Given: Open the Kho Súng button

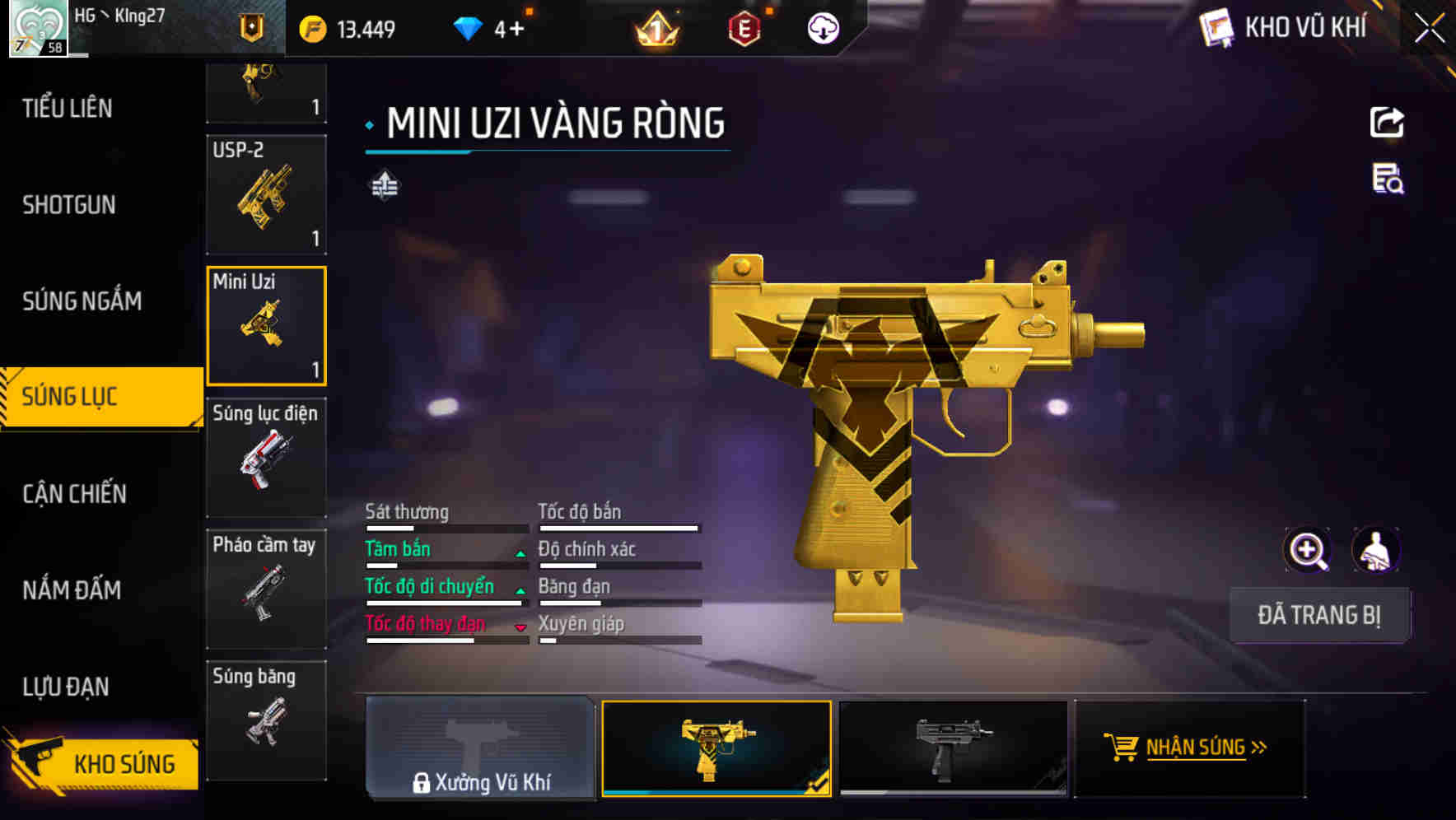Looking at the screenshot, I should tap(103, 763).
